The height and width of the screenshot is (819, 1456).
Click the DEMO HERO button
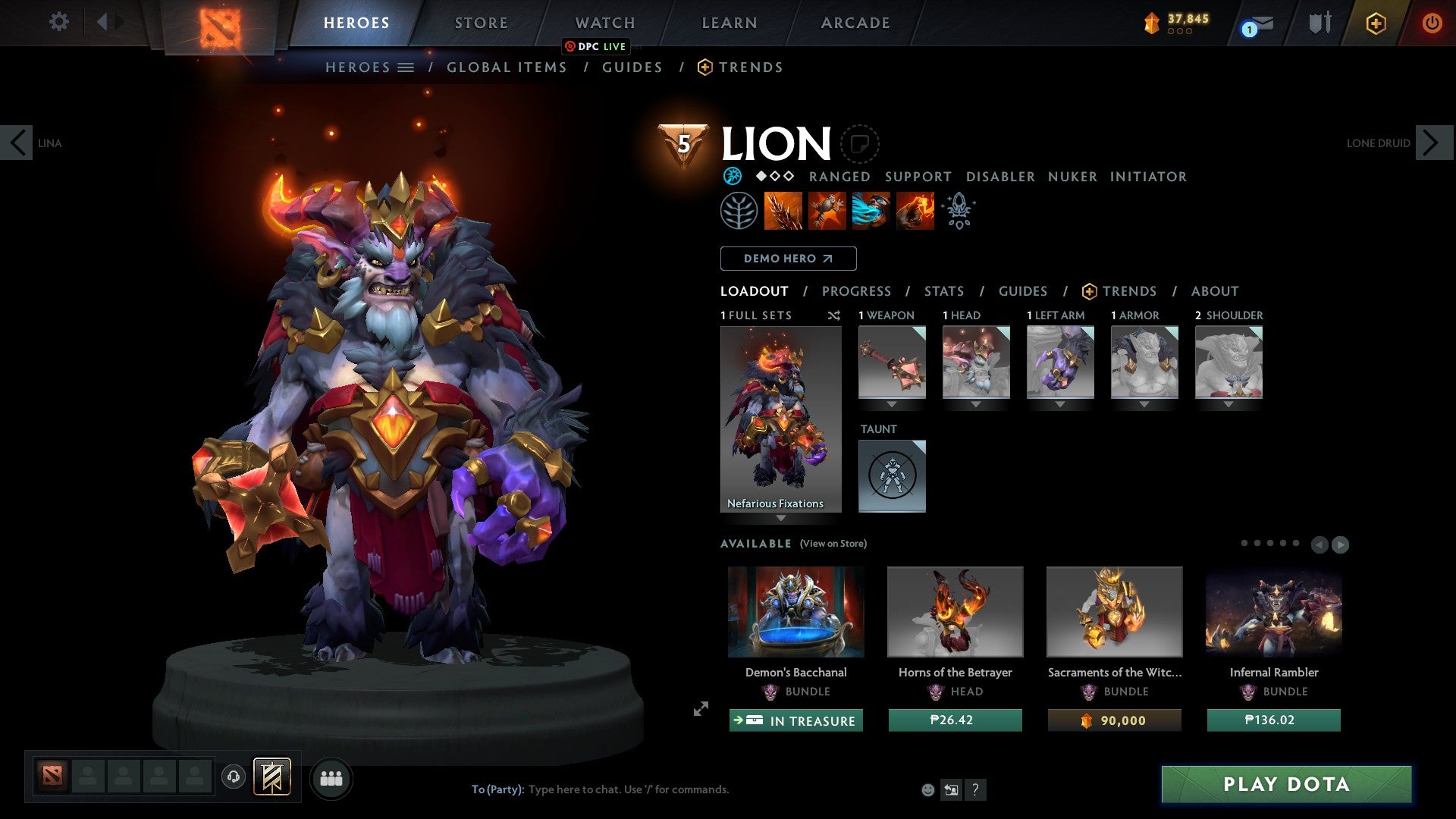[787, 259]
